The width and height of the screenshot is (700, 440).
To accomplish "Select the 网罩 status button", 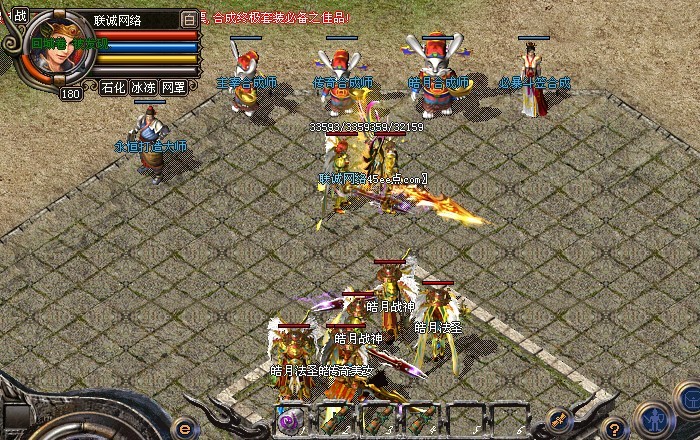I will 173,87.
